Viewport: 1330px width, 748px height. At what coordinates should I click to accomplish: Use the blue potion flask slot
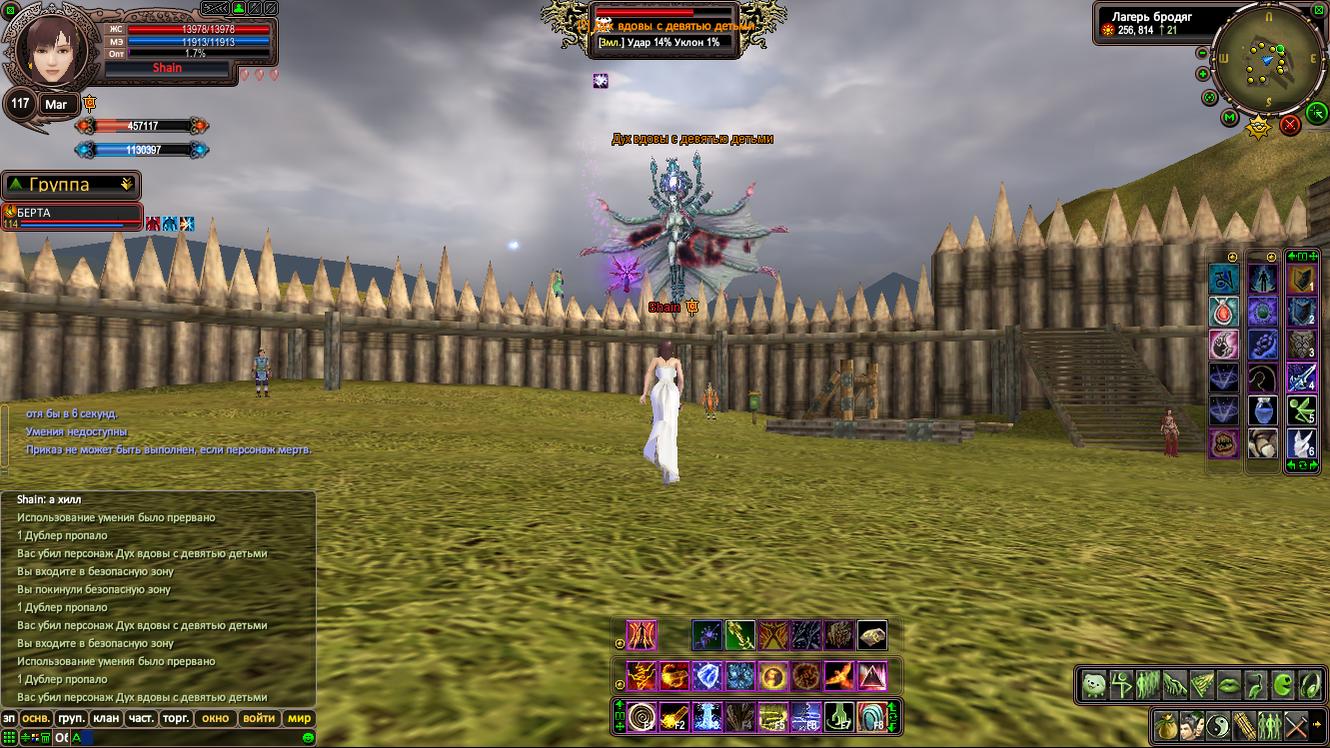coord(1262,410)
